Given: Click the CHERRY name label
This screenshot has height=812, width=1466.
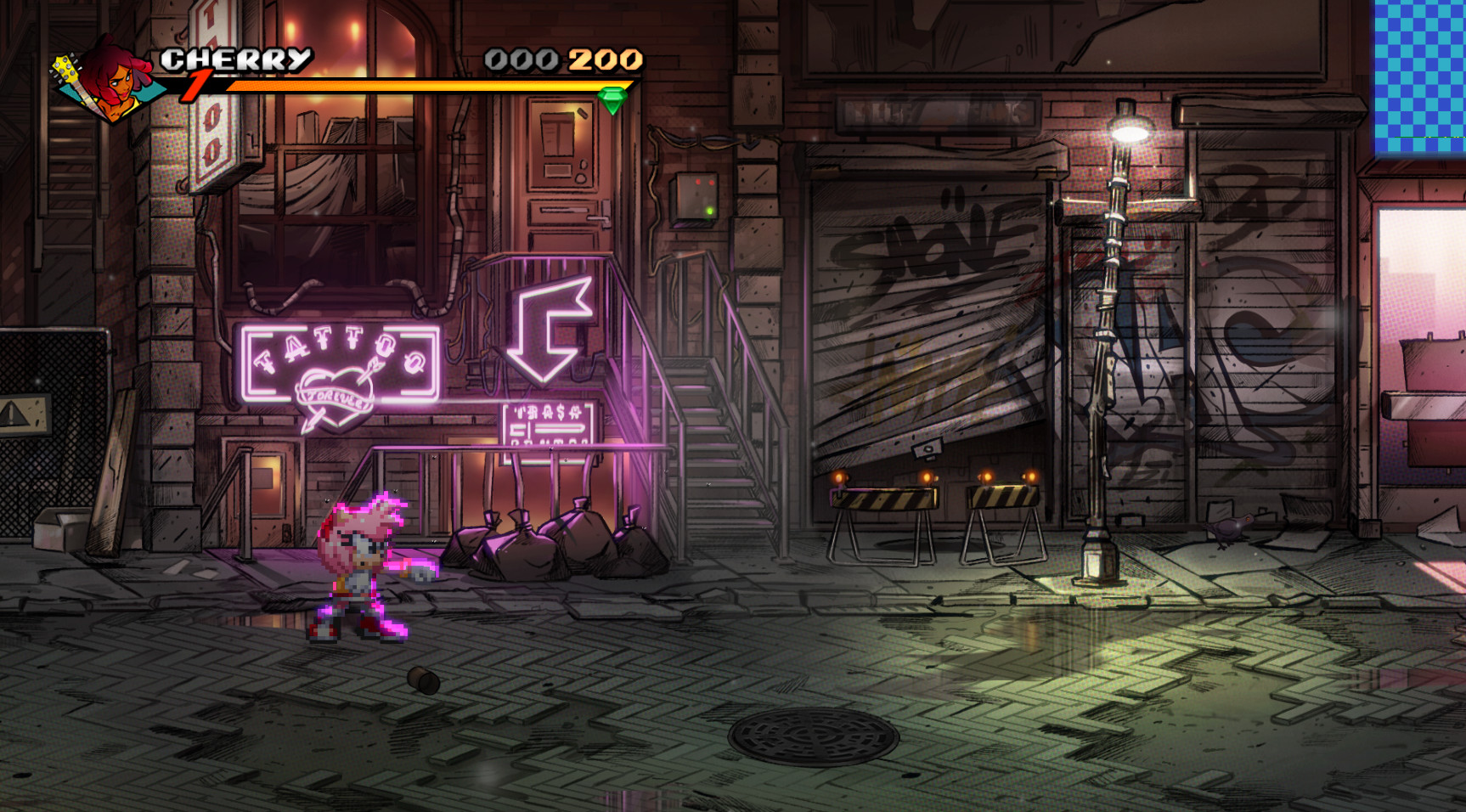Looking at the screenshot, I should [234, 59].
